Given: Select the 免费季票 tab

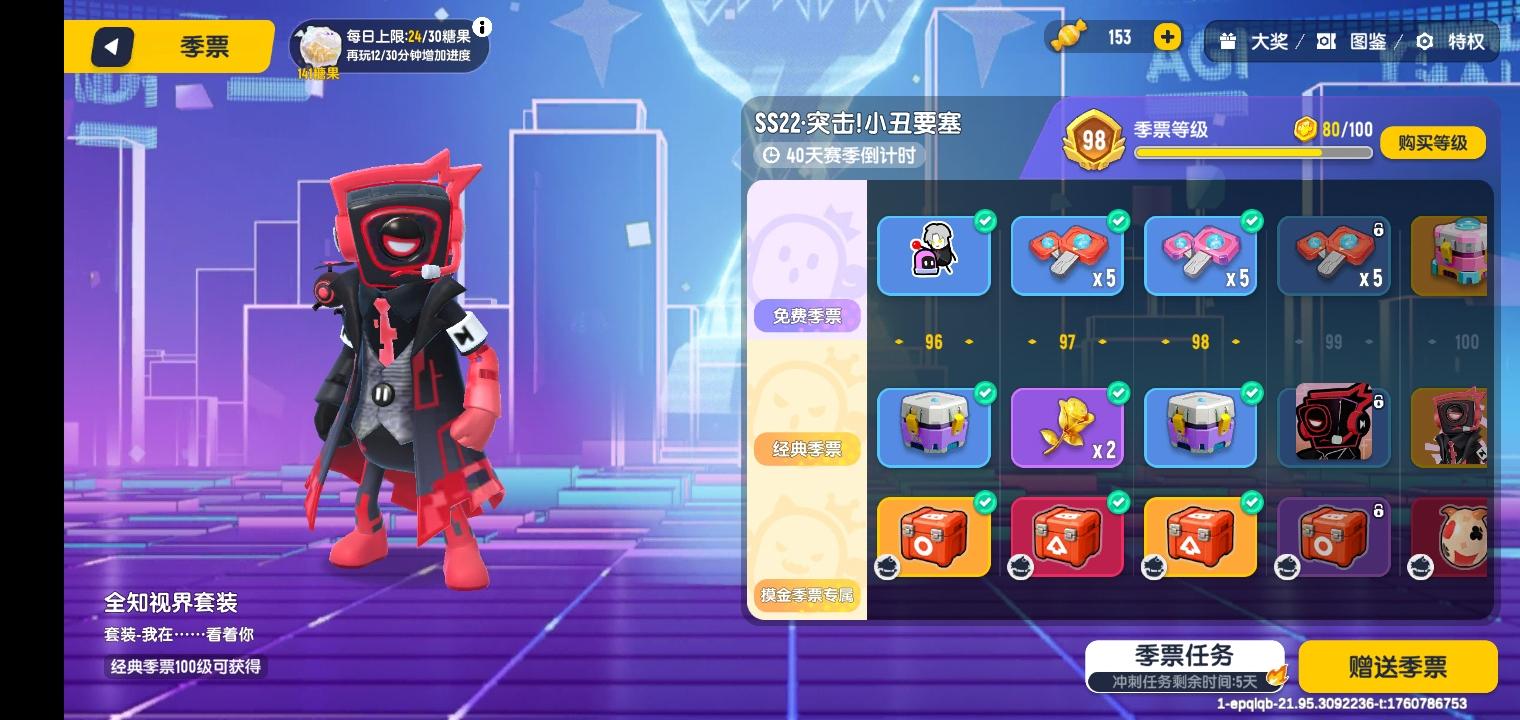Looking at the screenshot, I should (806, 315).
